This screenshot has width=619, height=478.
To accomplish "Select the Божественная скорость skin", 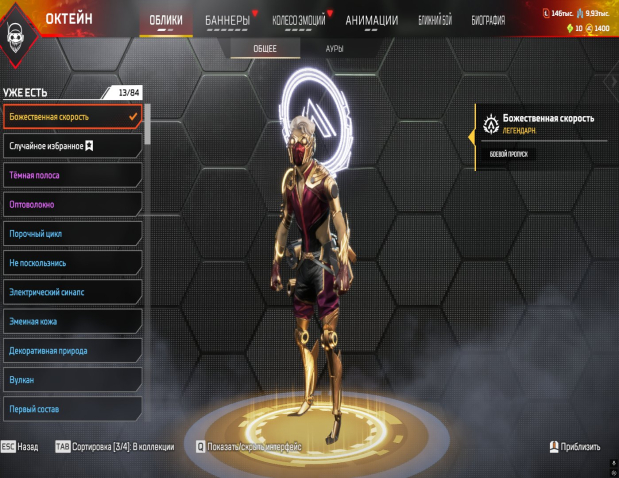I will click(72, 117).
